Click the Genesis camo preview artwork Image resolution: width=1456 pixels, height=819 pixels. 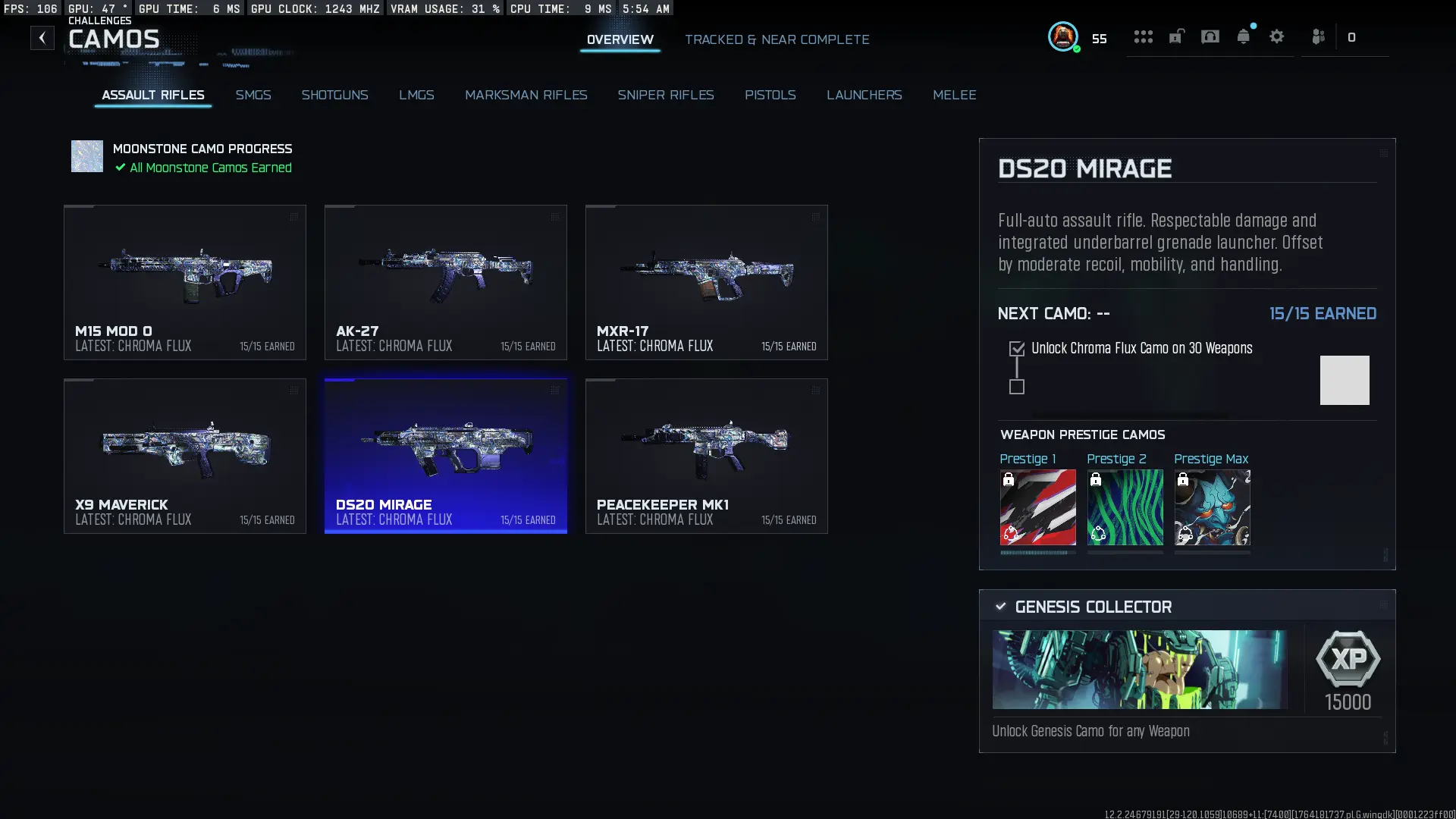click(1137, 670)
